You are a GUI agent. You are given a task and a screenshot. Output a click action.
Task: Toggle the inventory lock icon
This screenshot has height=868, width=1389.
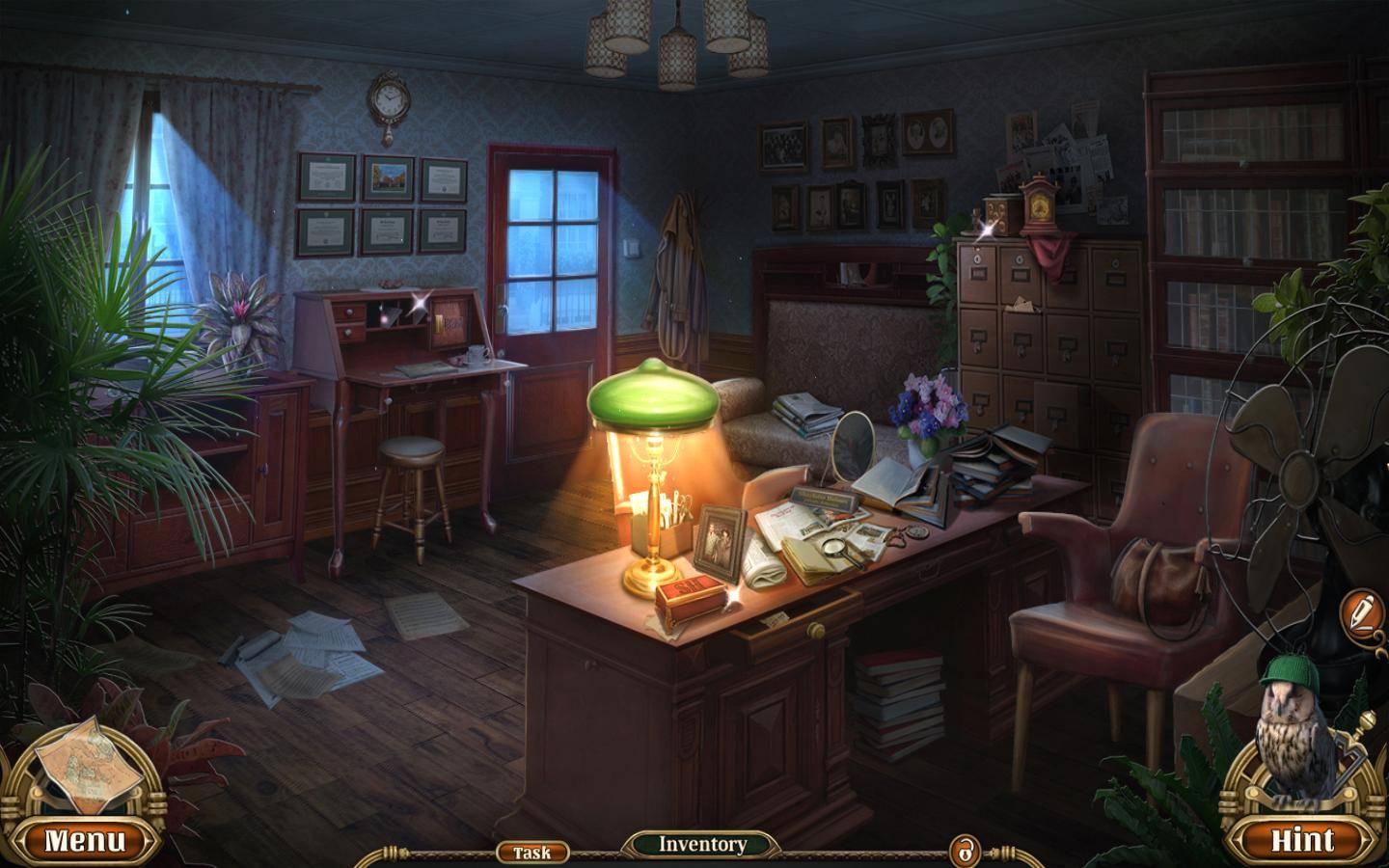click(x=964, y=852)
